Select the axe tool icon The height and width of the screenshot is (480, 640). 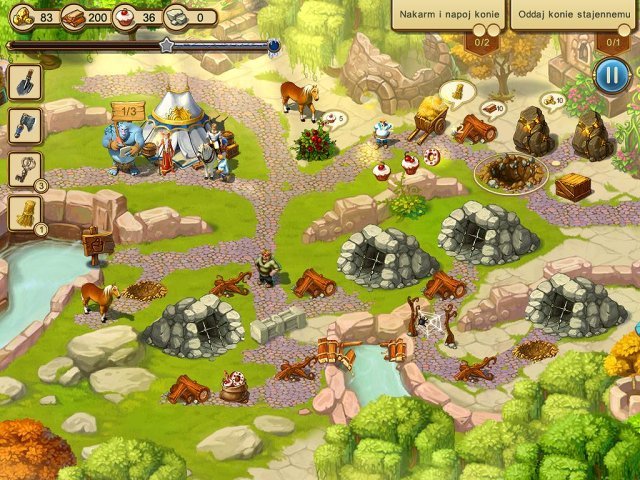pos(24,124)
